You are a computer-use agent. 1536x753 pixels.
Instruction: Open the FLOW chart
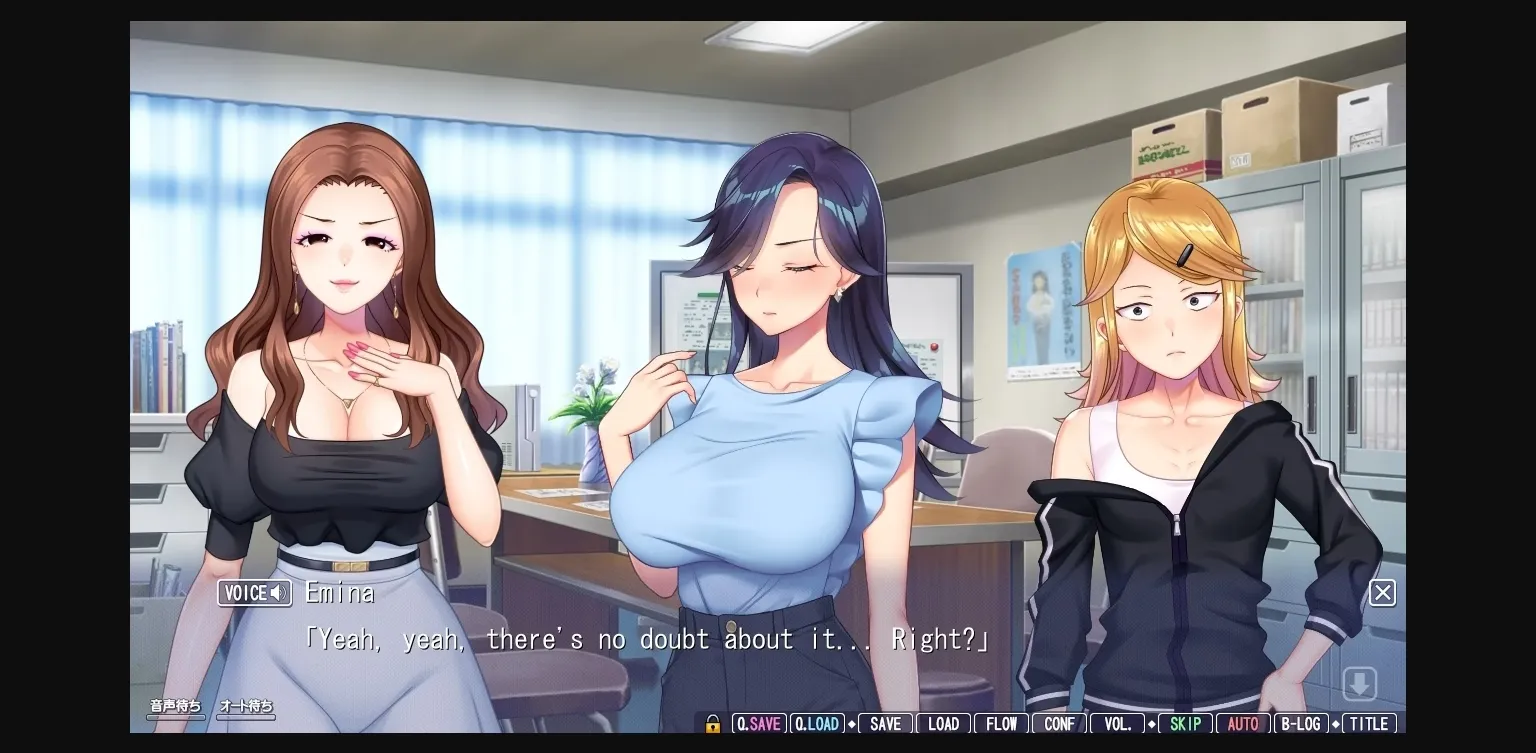1000,723
